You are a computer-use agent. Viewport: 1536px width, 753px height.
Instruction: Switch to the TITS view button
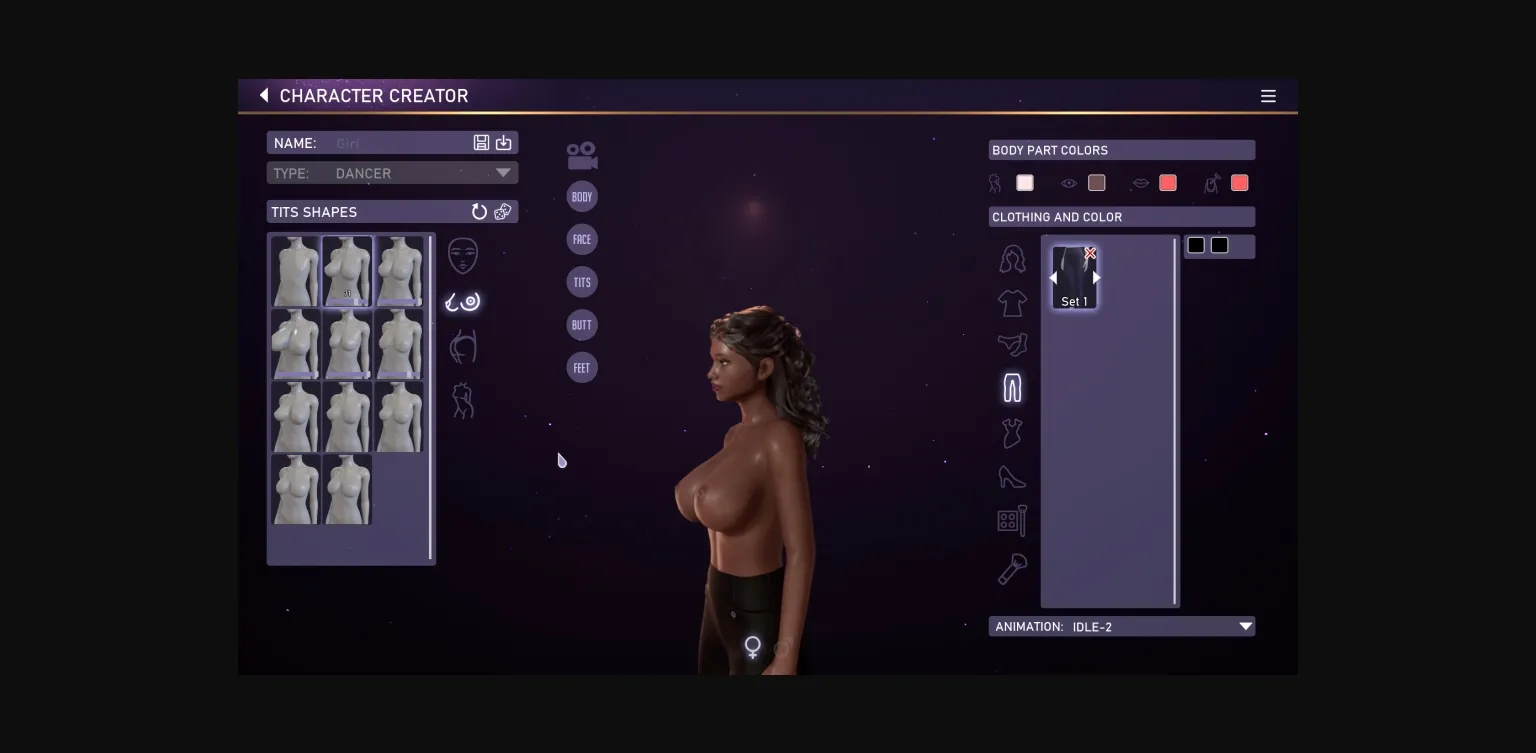click(582, 282)
